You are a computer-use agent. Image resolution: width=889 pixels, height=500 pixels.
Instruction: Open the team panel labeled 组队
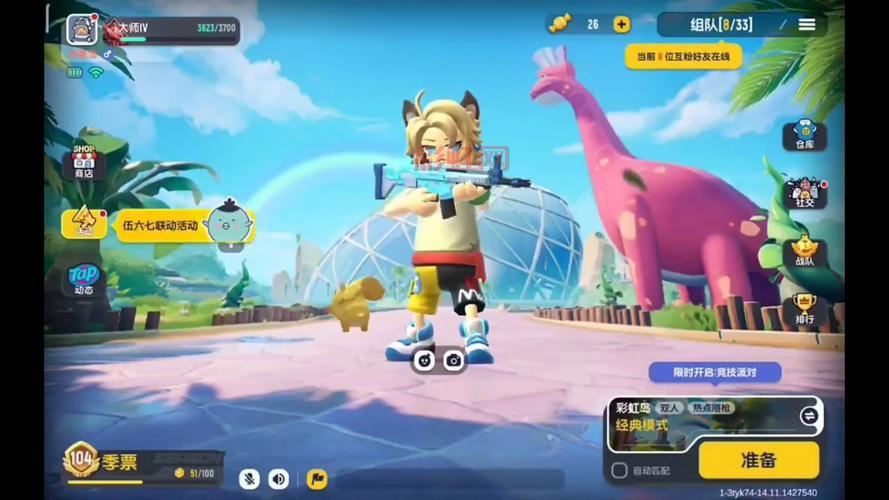pyautogui.click(x=721, y=24)
